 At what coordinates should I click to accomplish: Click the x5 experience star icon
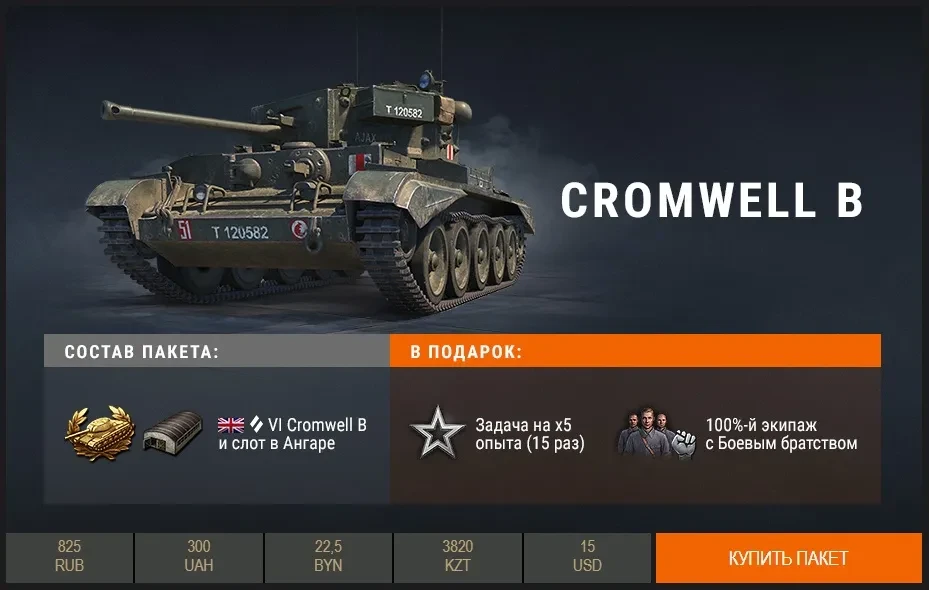pos(437,434)
